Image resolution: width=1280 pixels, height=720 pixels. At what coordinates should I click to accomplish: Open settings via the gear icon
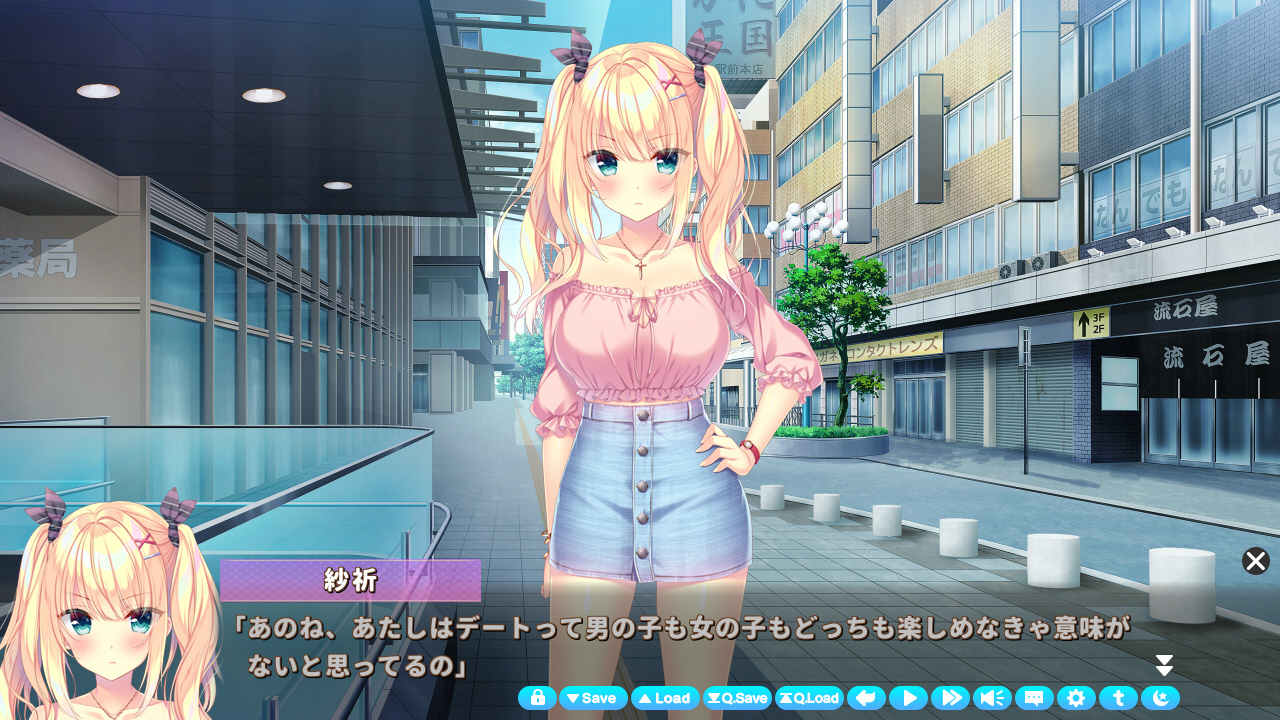pos(1076,698)
